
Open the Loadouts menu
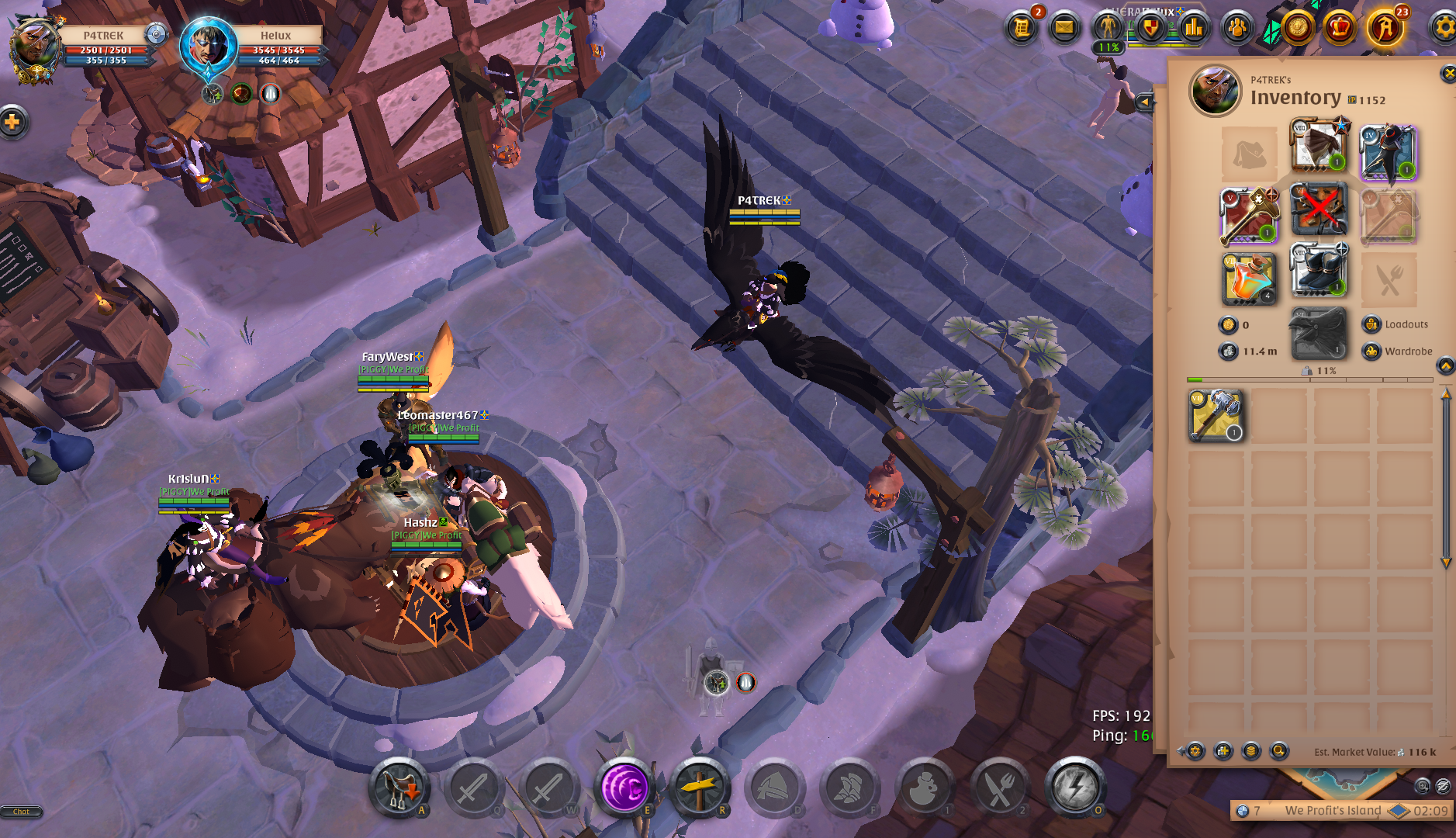[x=1397, y=324]
